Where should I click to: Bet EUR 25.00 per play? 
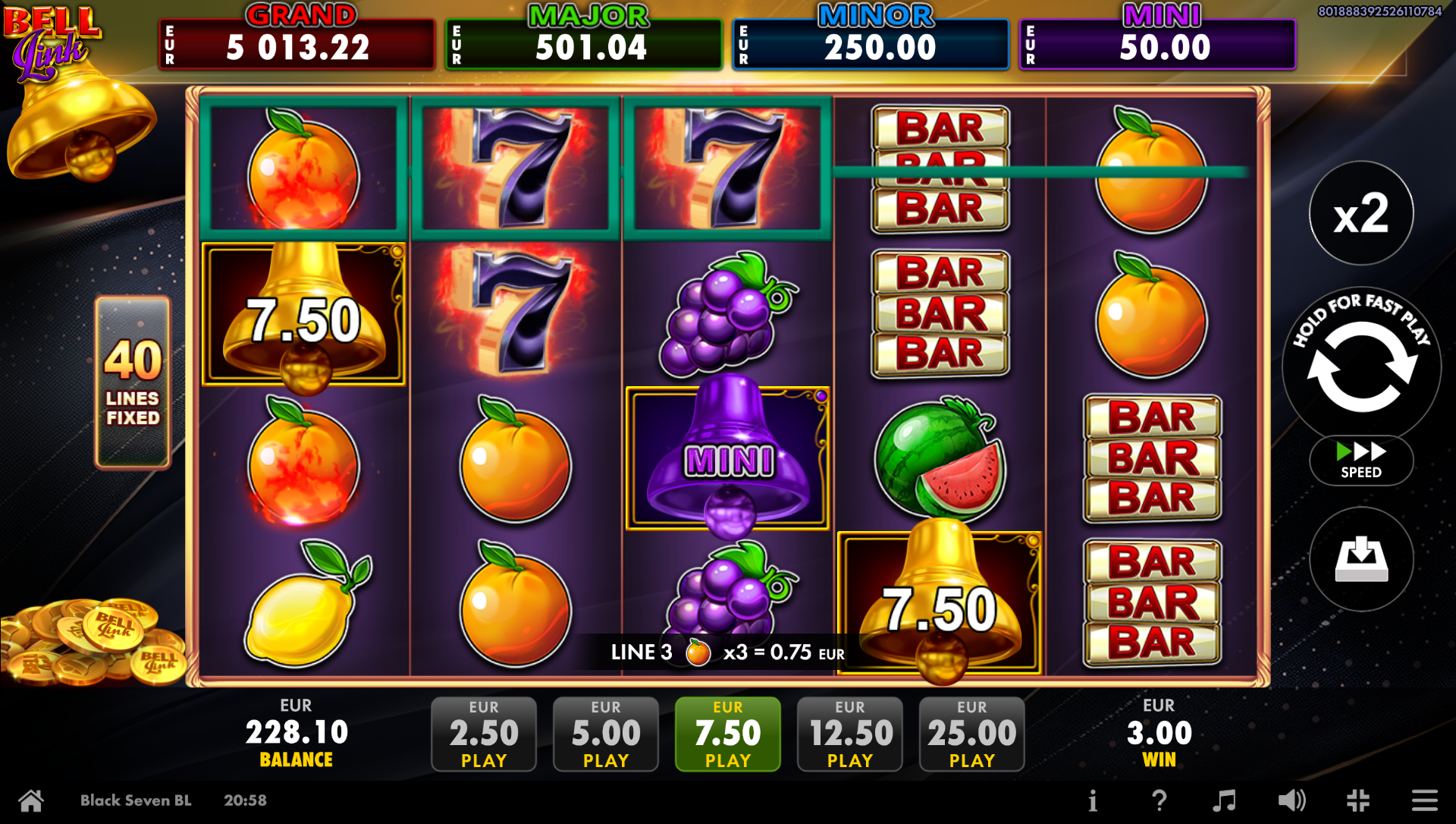(972, 734)
